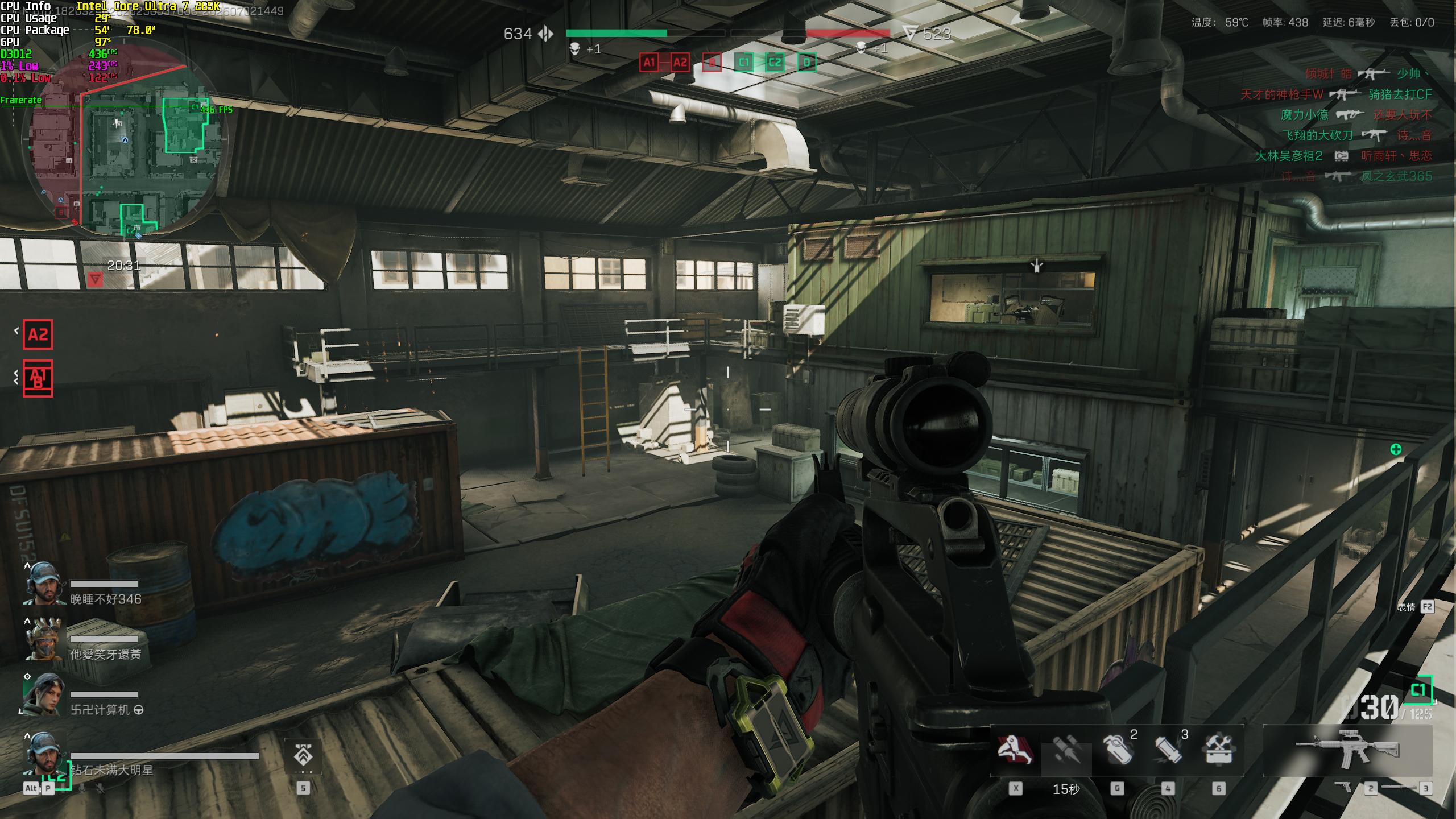Select the stun grenade slot

[1167, 750]
